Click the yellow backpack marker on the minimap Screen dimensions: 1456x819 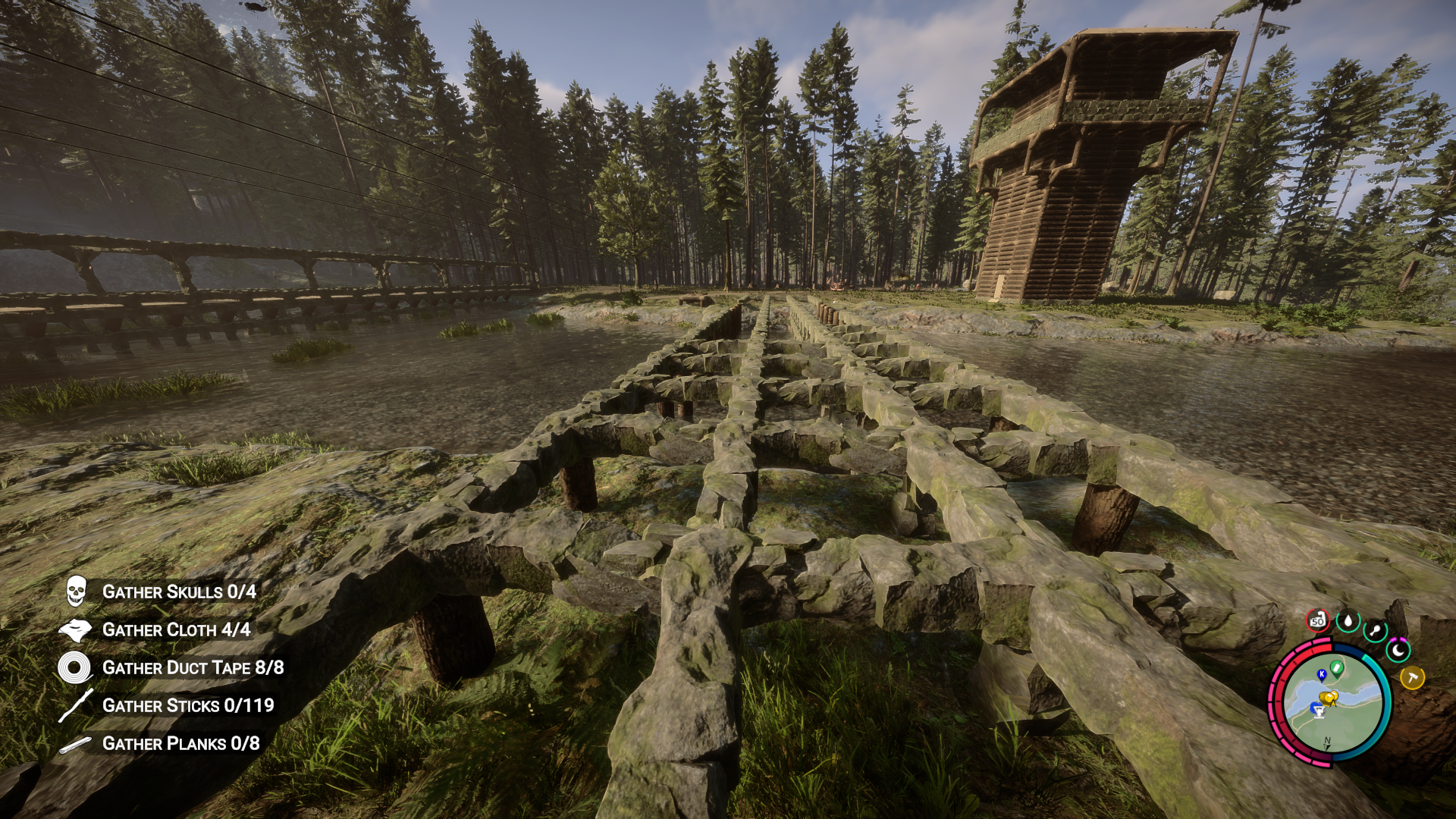pyautogui.click(x=1329, y=697)
